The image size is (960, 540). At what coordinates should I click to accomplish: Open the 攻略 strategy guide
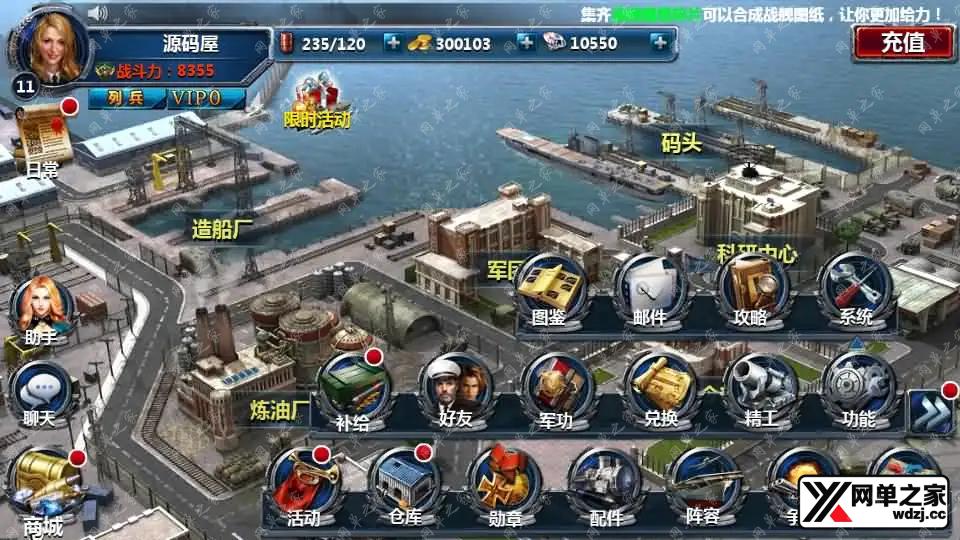click(x=752, y=288)
